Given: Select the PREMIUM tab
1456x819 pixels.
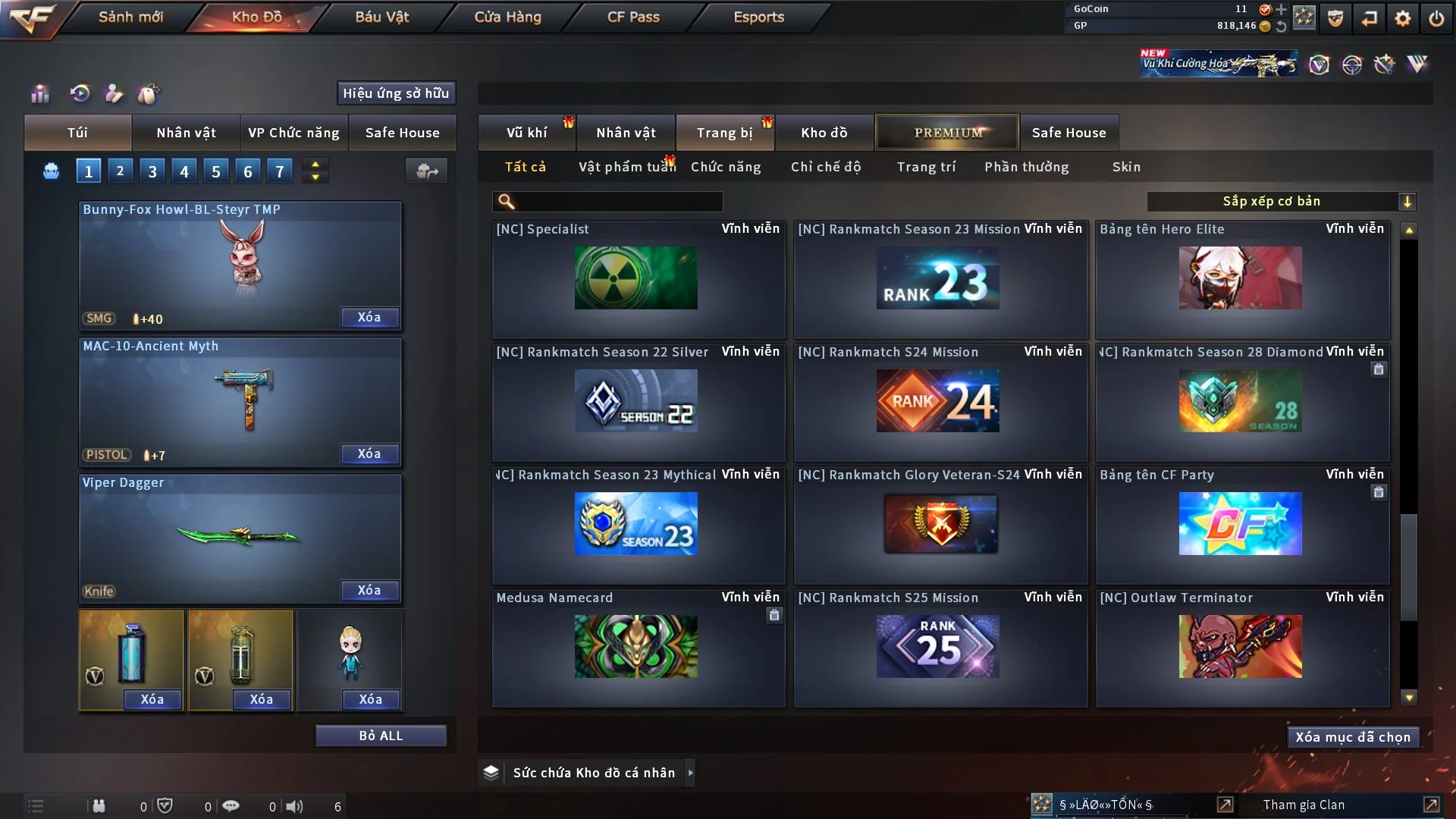Looking at the screenshot, I should pos(947,133).
